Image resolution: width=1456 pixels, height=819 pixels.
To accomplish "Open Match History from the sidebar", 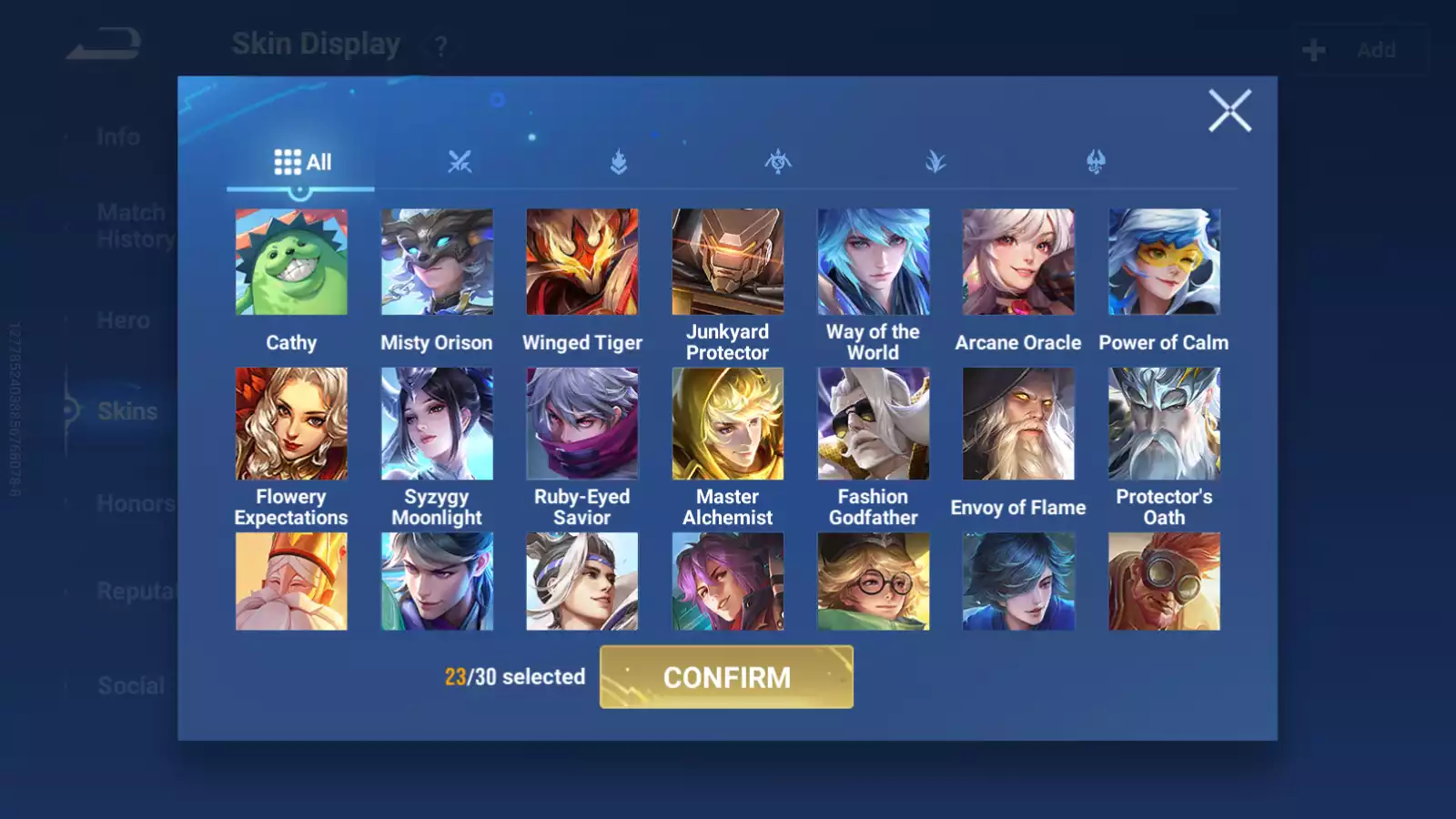I will [x=132, y=225].
